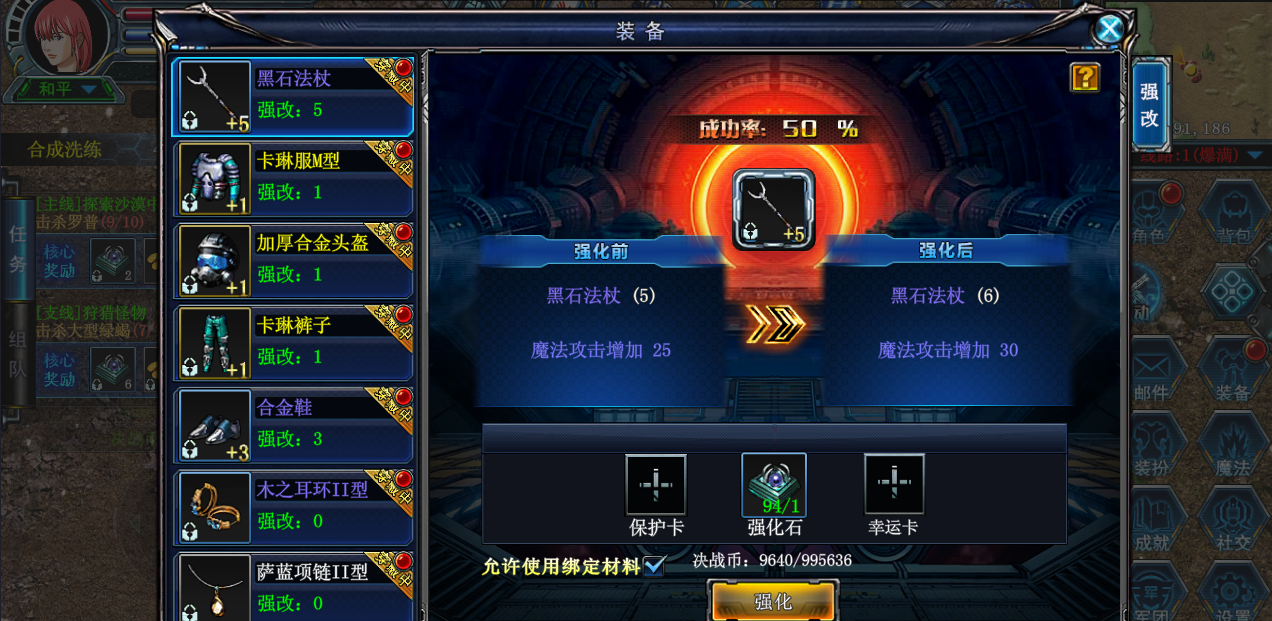Toggle the 允许使用绑定材料 checkbox
Screen dimensions: 1272x621
point(654,566)
